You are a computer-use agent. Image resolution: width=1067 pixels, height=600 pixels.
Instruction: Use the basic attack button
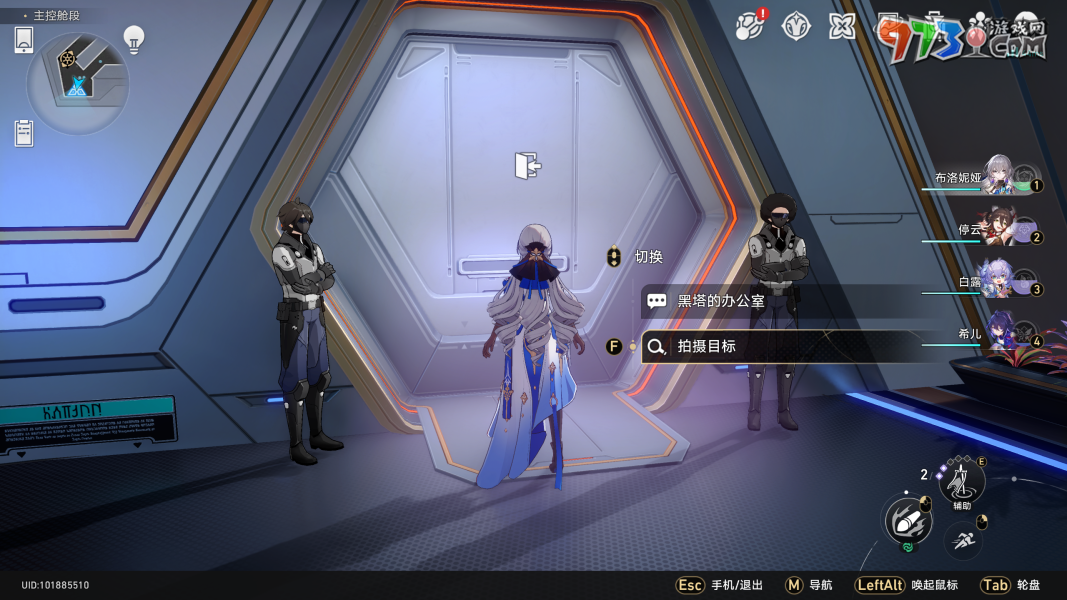[908, 521]
